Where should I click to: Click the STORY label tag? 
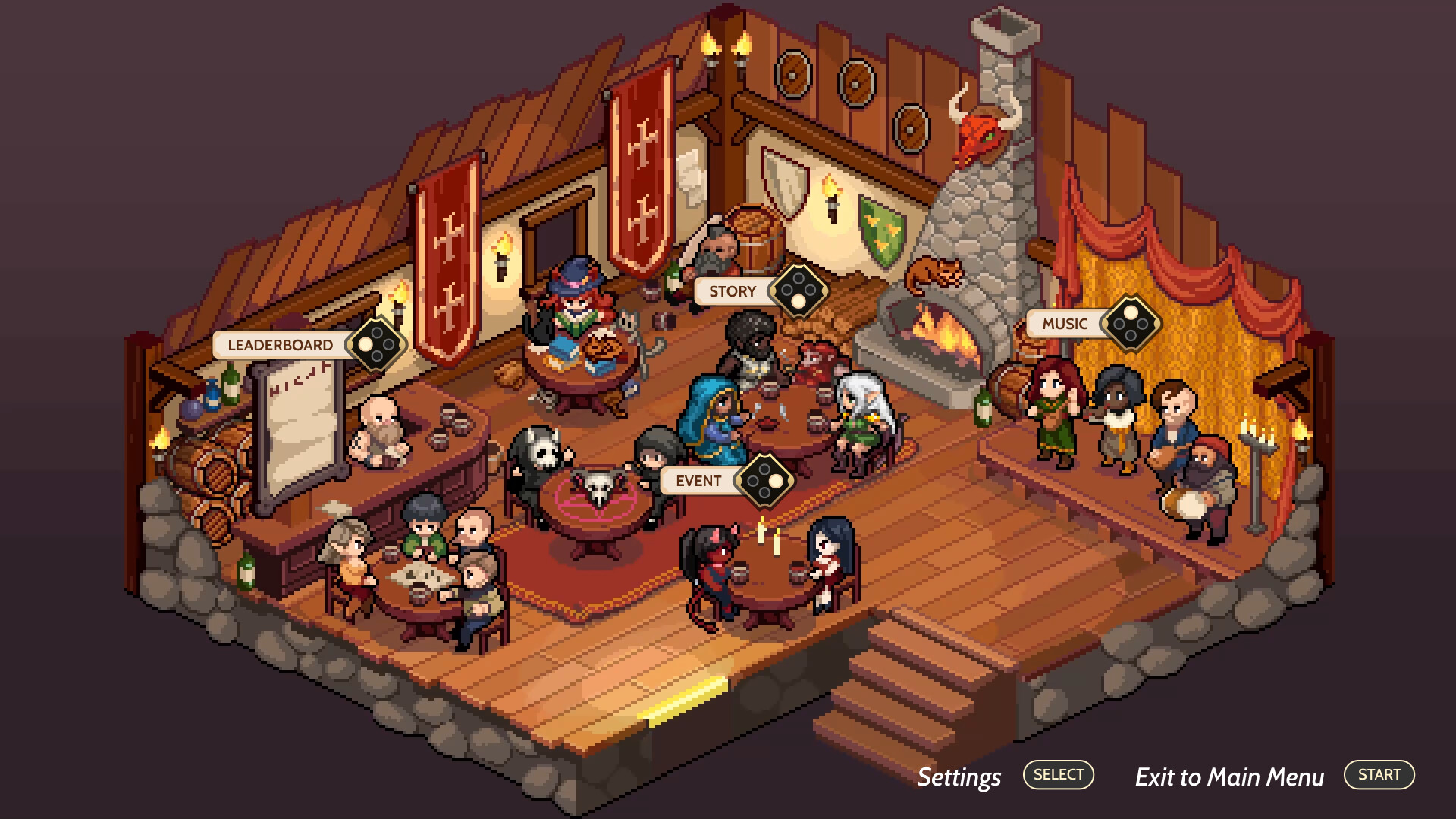[x=732, y=290]
